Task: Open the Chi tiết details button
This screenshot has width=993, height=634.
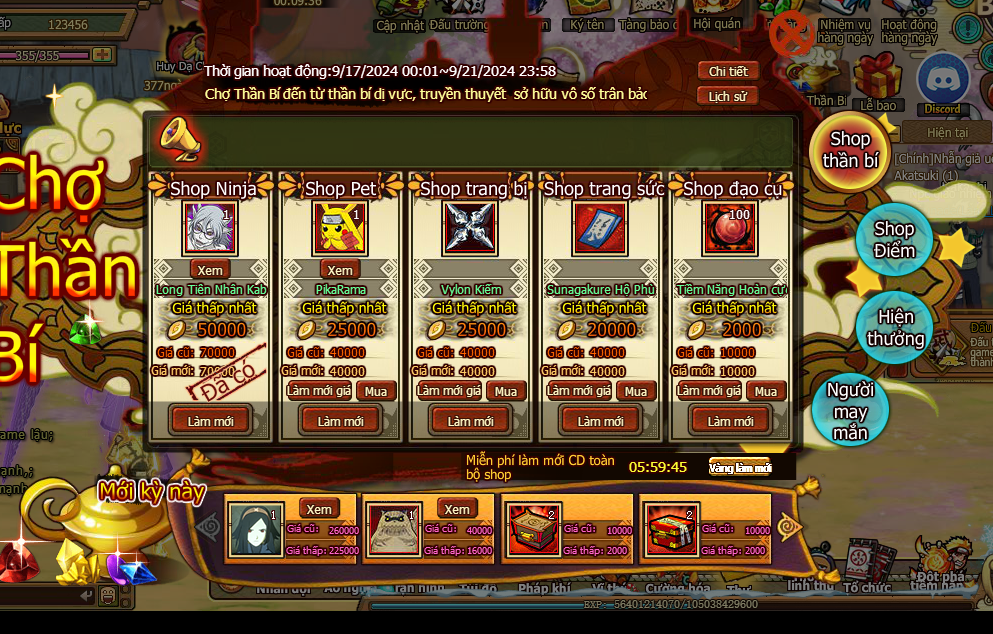Action: [728, 71]
